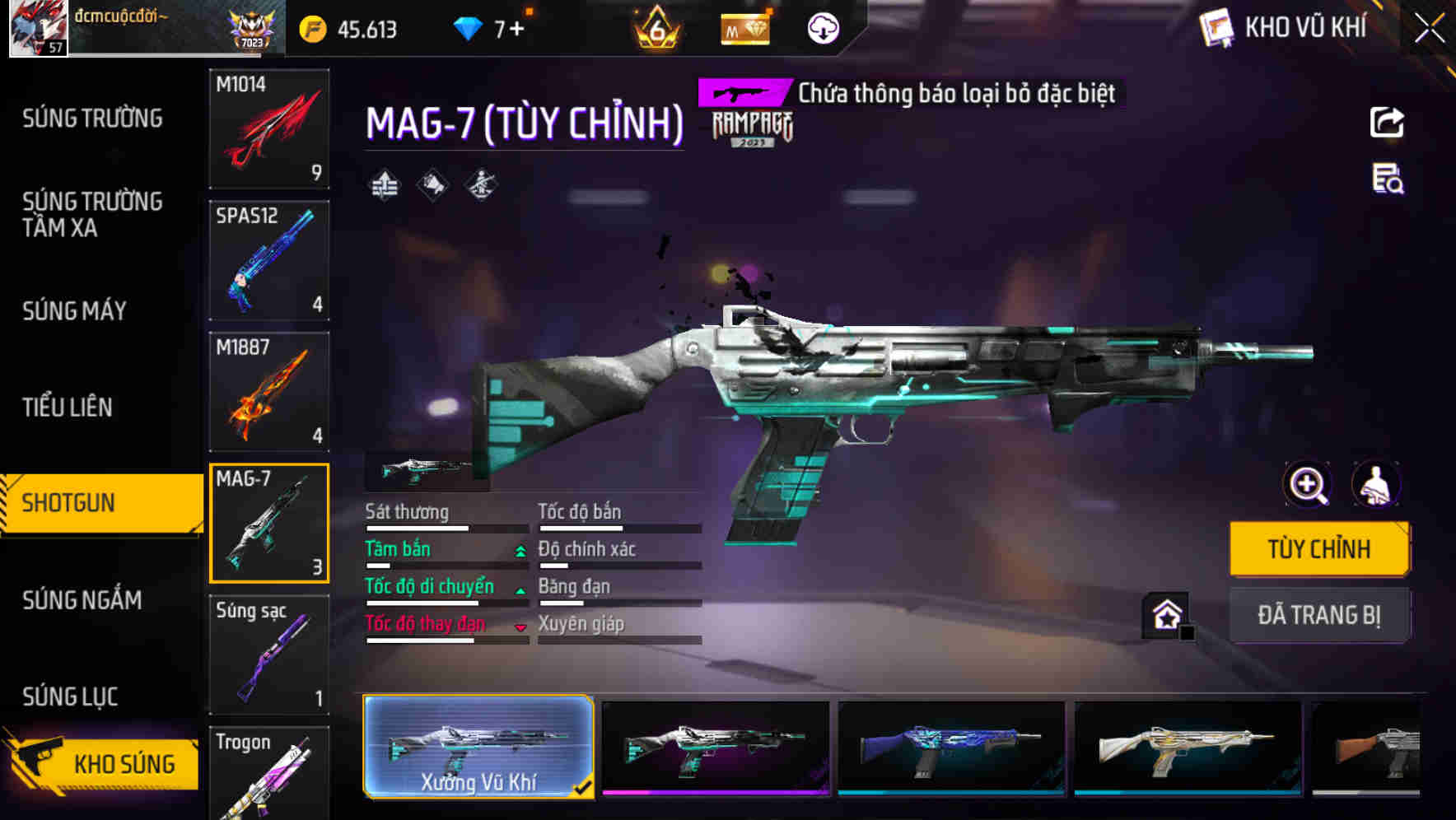Click the level 6 crown badge

click(x=655, y=27)
